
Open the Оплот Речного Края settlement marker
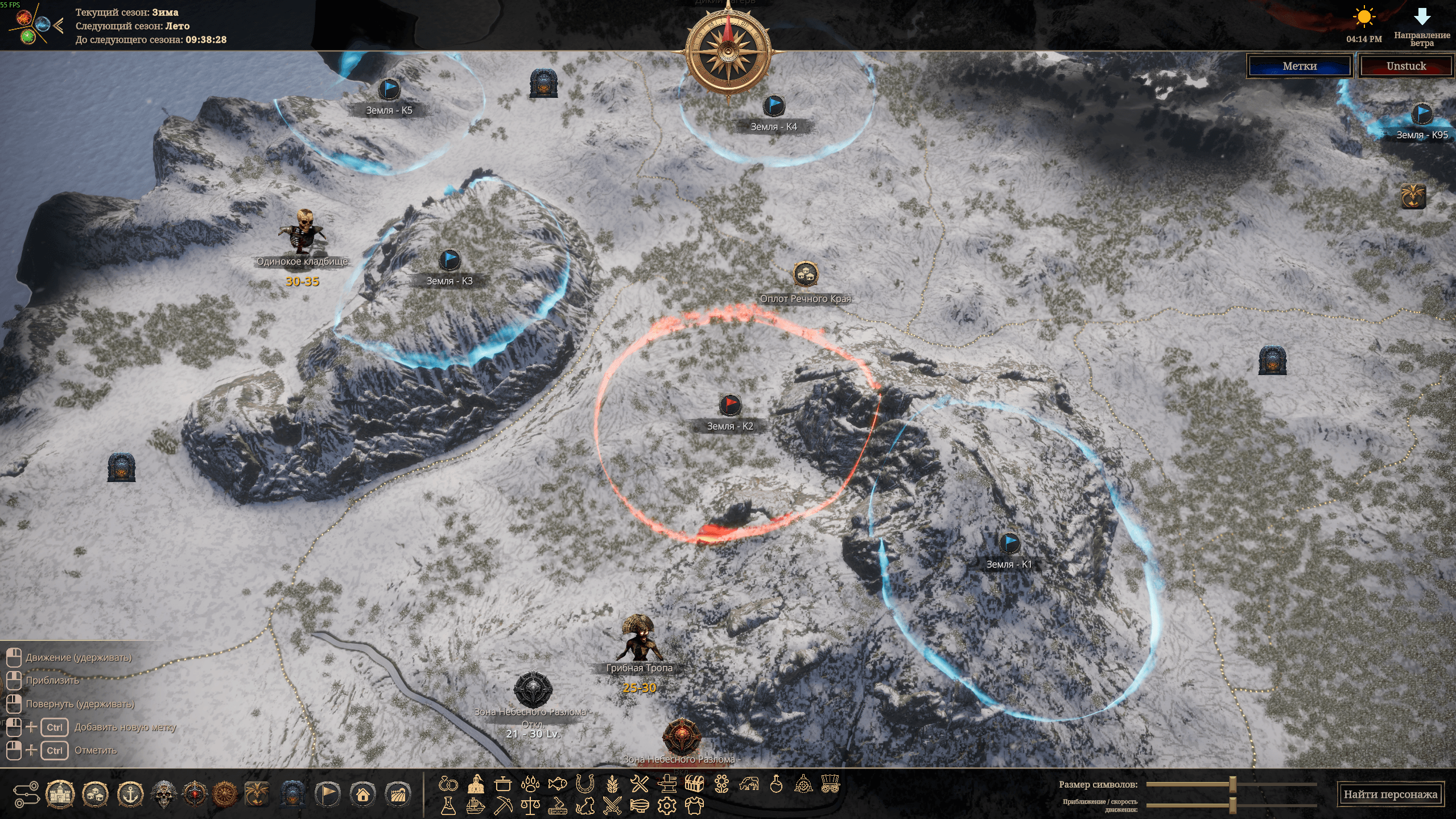805,275
